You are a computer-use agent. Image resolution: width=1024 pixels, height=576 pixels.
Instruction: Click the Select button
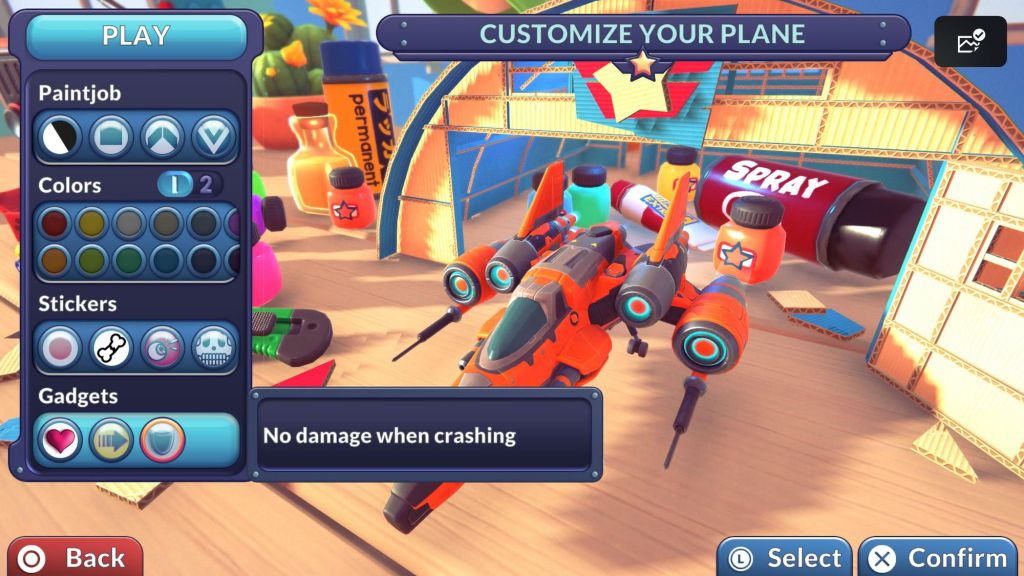[784, 557]
